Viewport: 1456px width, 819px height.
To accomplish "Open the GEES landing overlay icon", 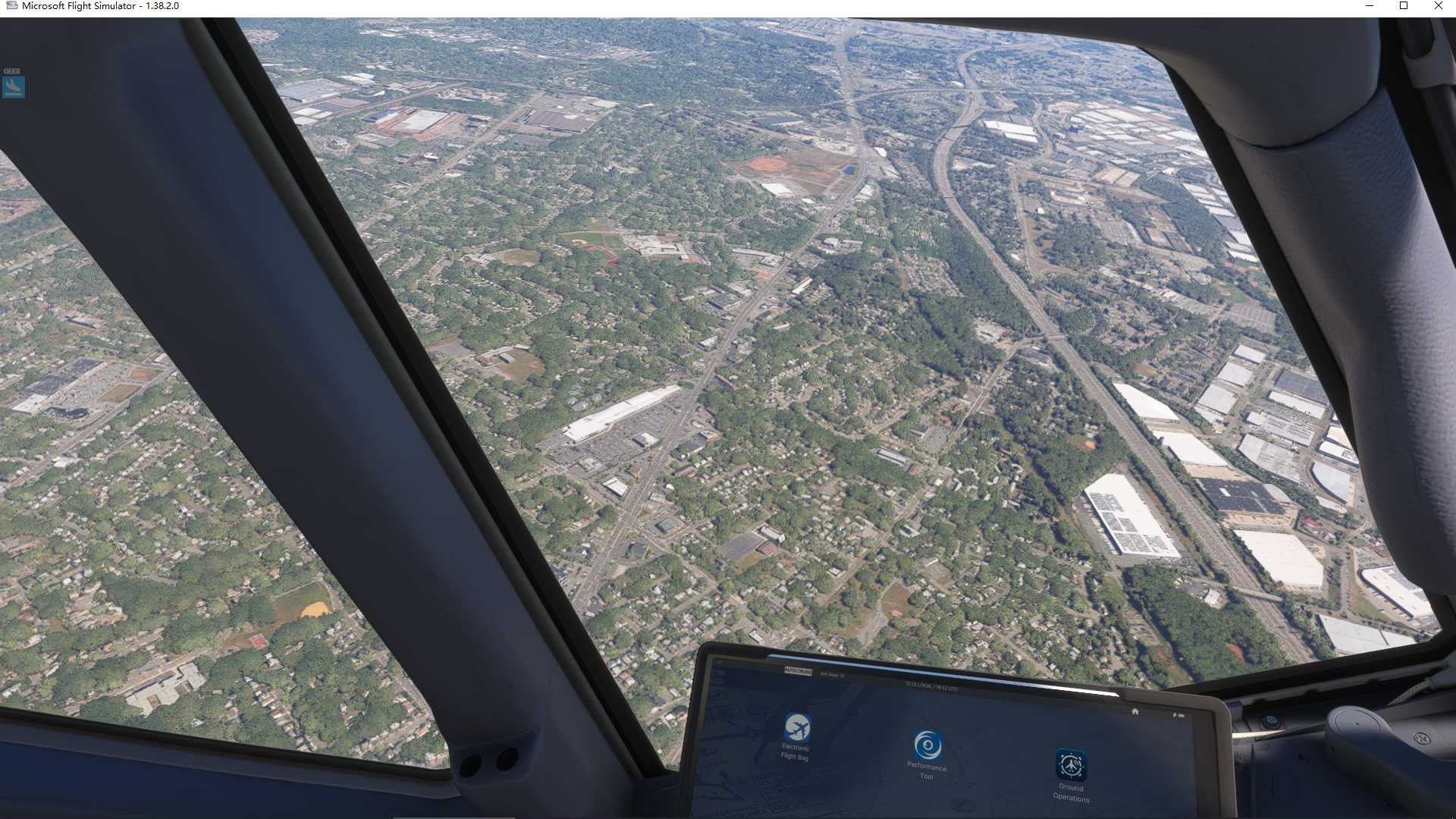I will coord(14,86).
